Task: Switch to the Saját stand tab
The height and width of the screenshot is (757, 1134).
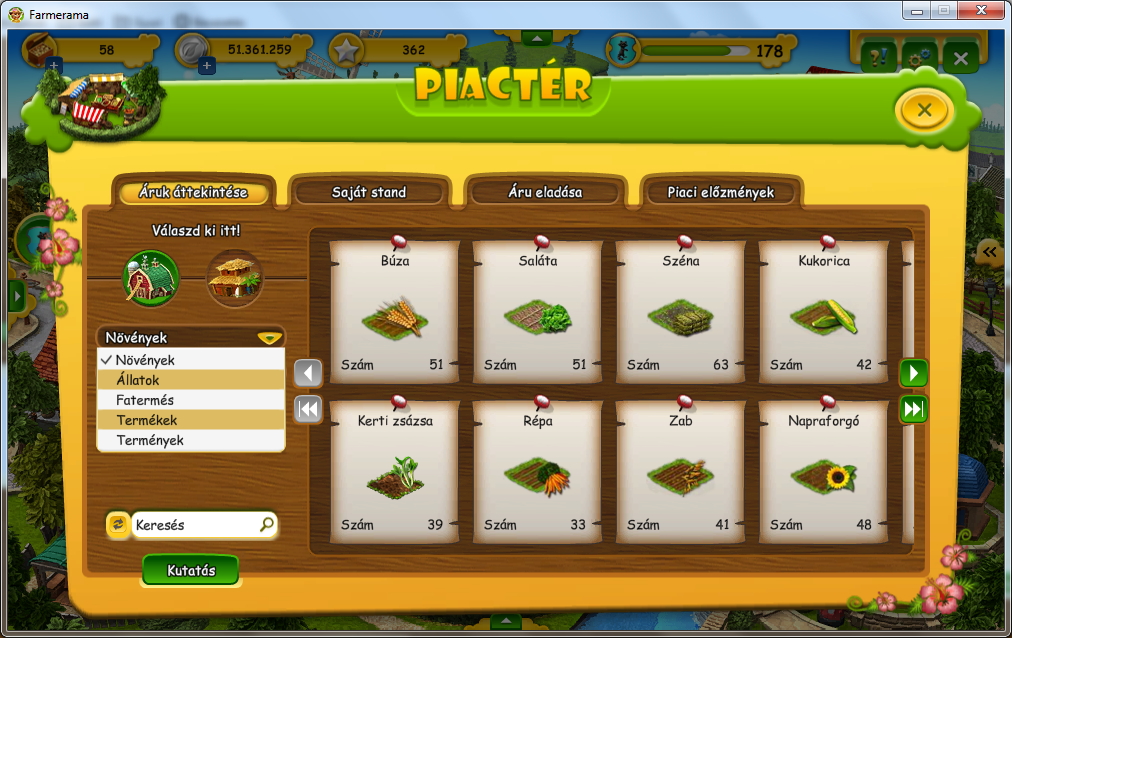Action: pyautogui.click(x=369, y=192)
